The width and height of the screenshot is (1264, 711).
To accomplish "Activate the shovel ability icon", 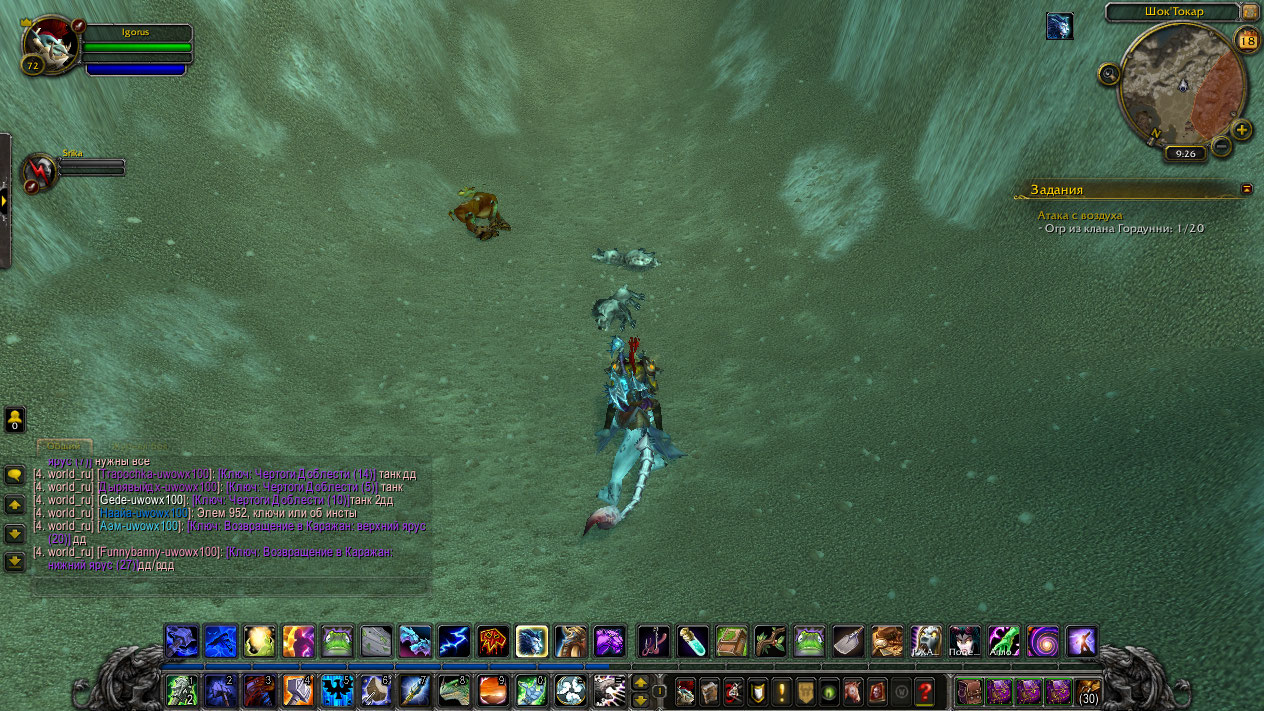I will point(848,641).
